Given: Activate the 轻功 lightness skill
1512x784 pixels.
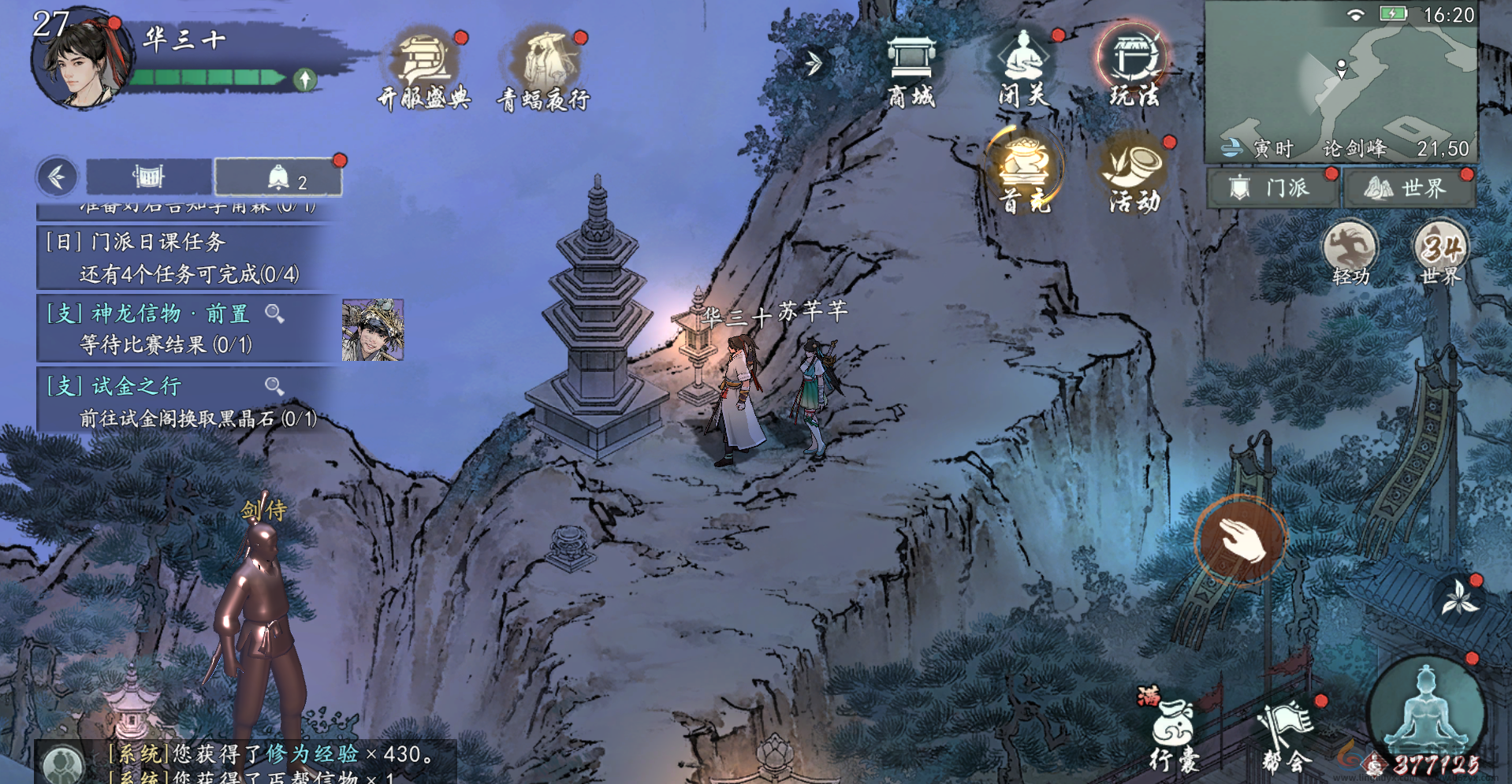Looking at the screenshot, I should click(x=1350, y=252).
